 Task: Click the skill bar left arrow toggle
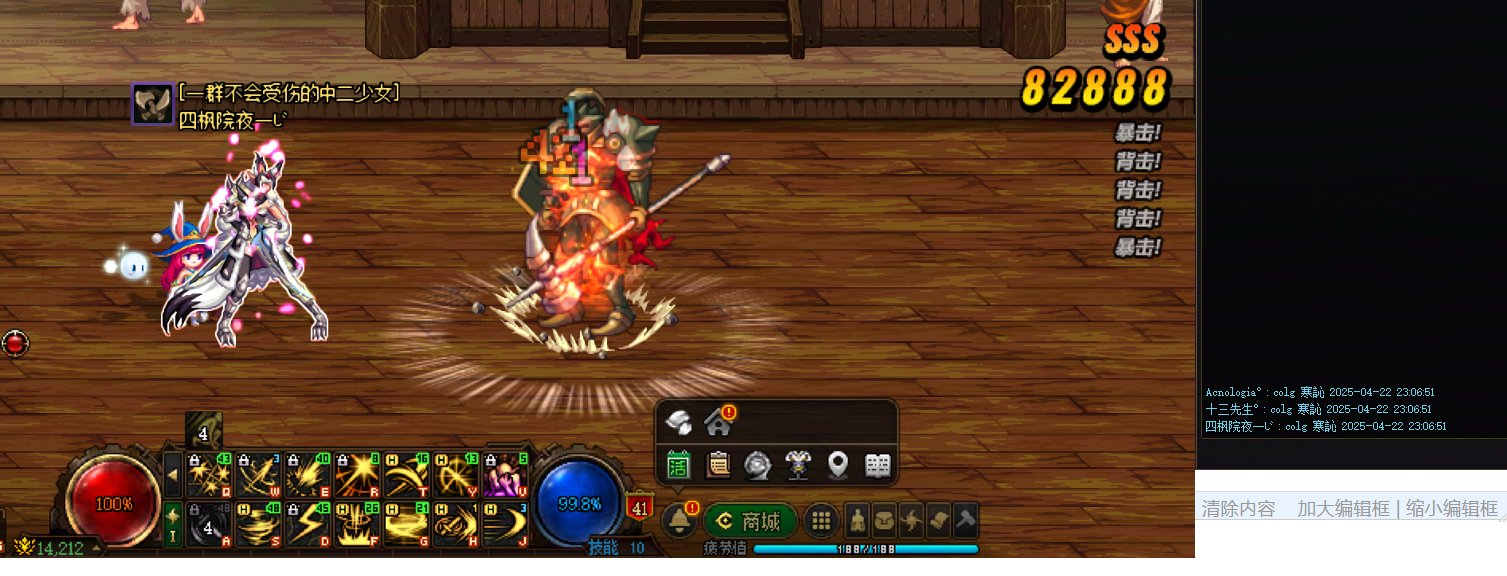coord(173,473)
